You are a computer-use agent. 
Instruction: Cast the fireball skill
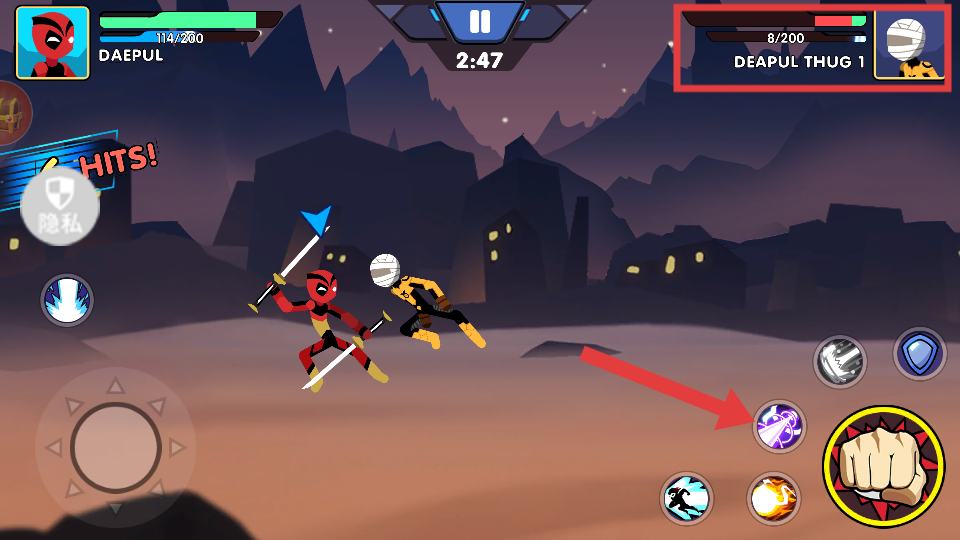pyautogui.click(x=773, y=498)
